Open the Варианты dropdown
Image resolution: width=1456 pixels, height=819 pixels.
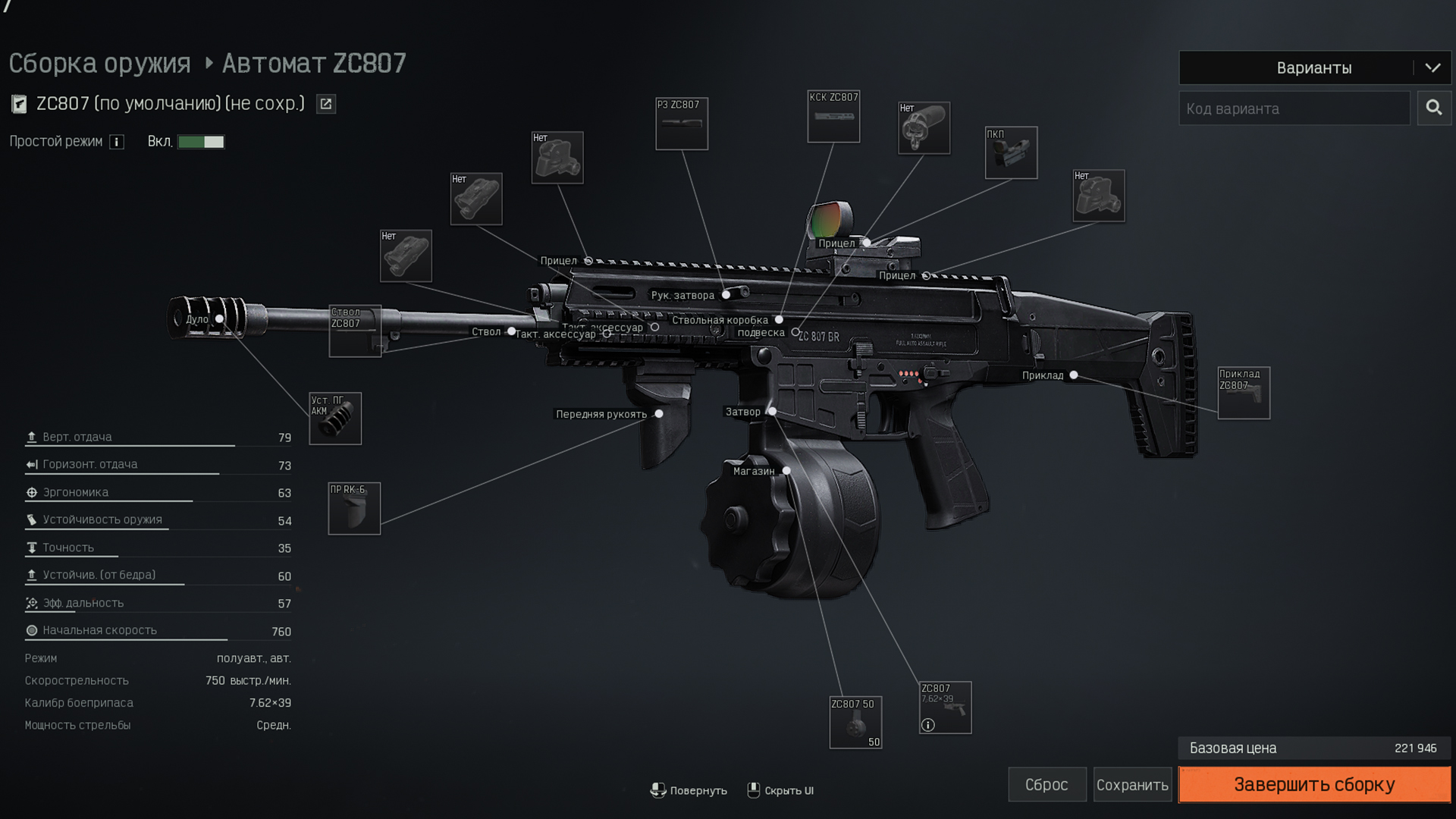click(1314, 67)
